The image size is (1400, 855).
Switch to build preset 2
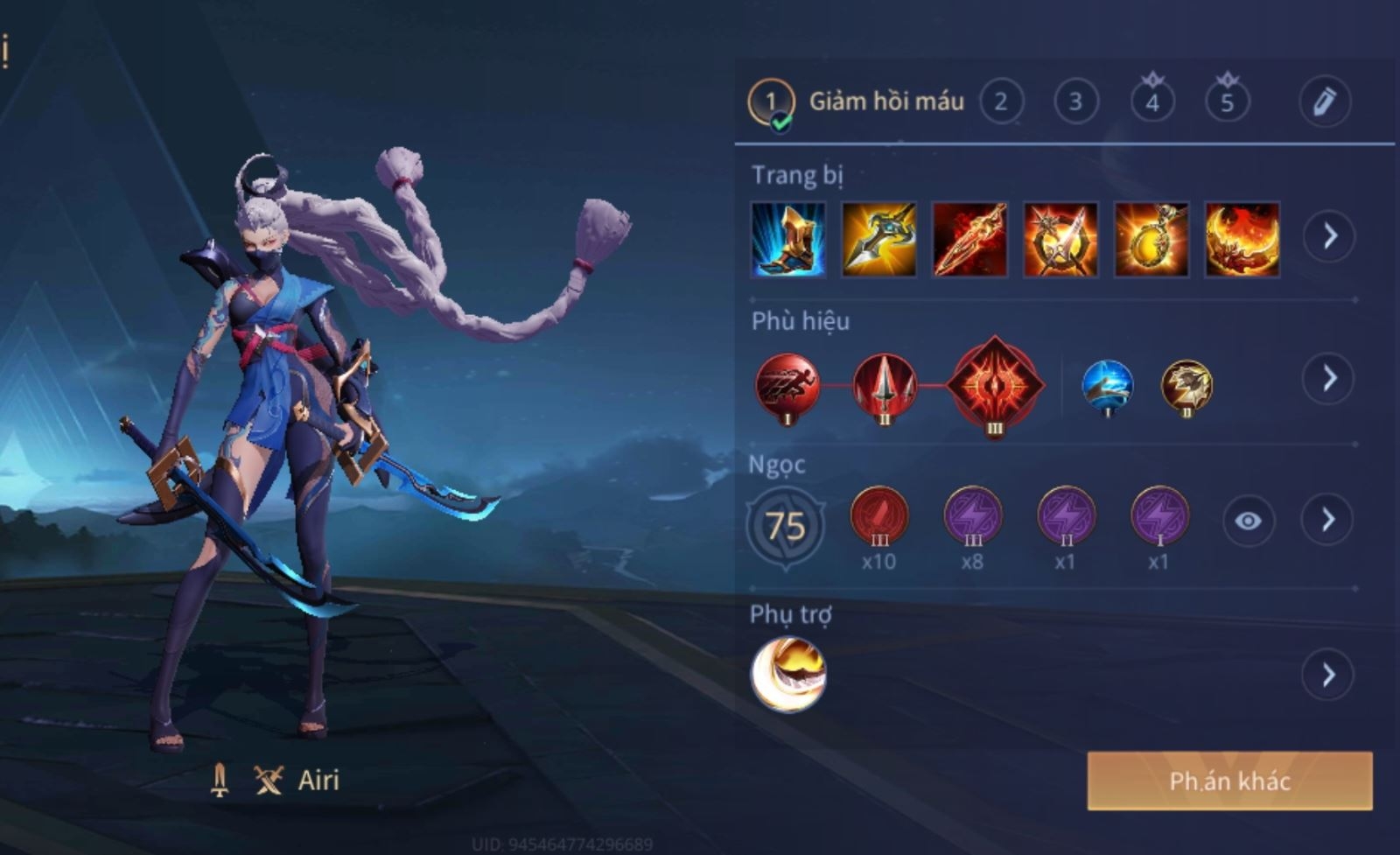pos(1000,102)
